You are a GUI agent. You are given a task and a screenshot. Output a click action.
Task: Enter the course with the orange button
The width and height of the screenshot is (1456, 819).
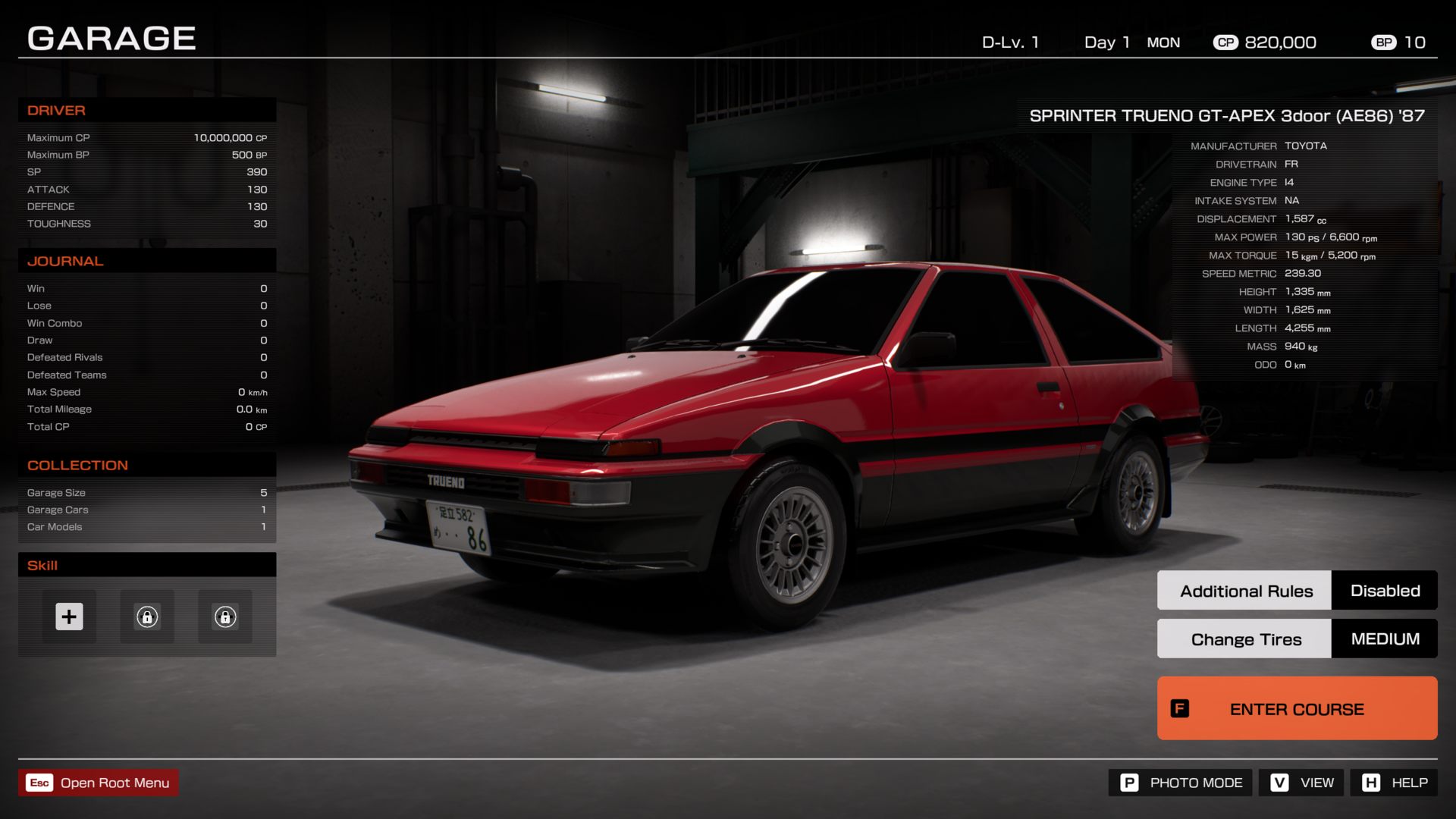pyautogui.click(x=1297, y=708)
